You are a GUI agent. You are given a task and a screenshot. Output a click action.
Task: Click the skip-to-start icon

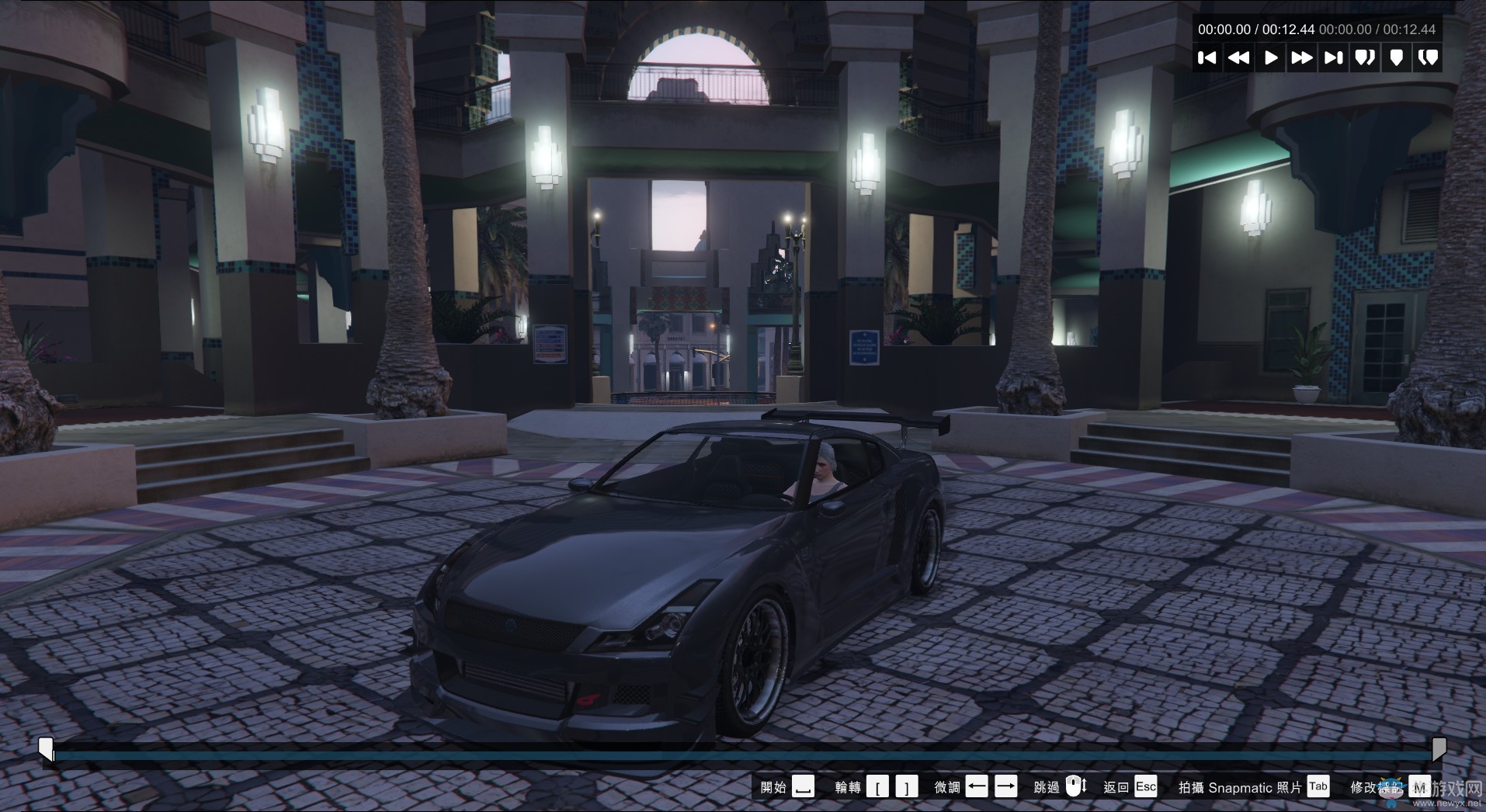click(x=1208, y=57)
